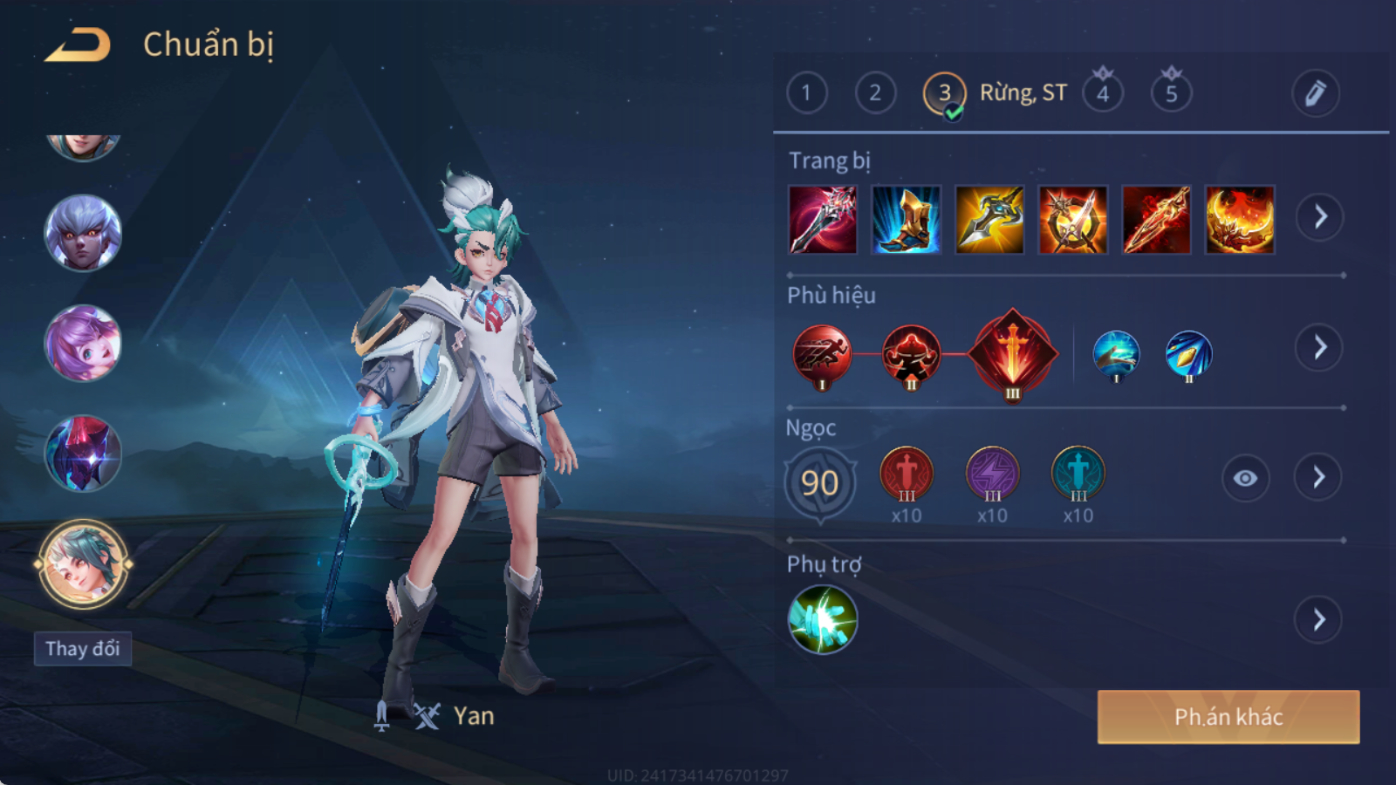Select the purple lightning gem
Screen dimensions: 1396x785
point(992,474)
